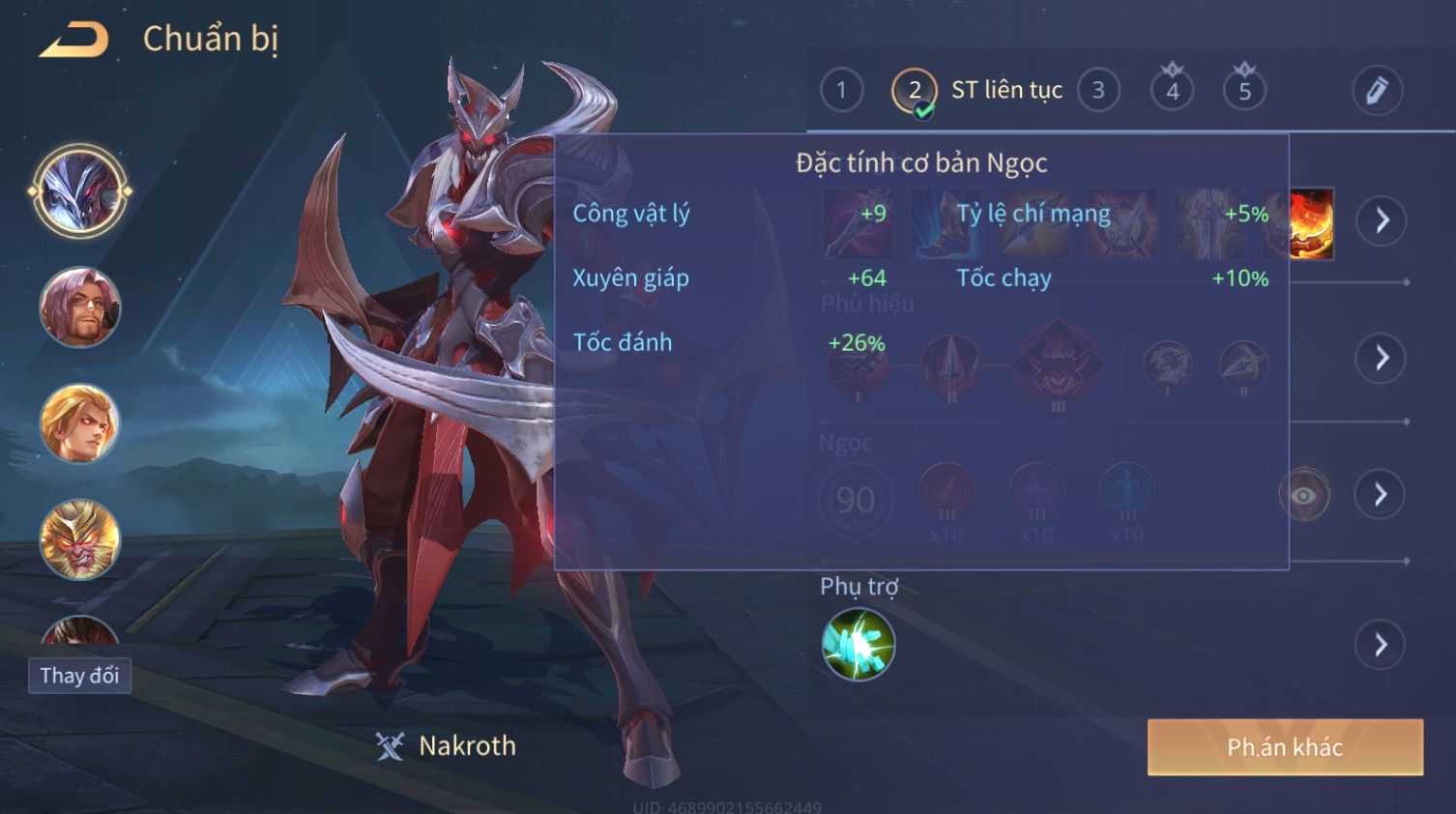Viewport: 1456px width, 814px height.
Task: Choose the purple-haired hero portrait
Action: pyautogui.click(x=79, y=307)
